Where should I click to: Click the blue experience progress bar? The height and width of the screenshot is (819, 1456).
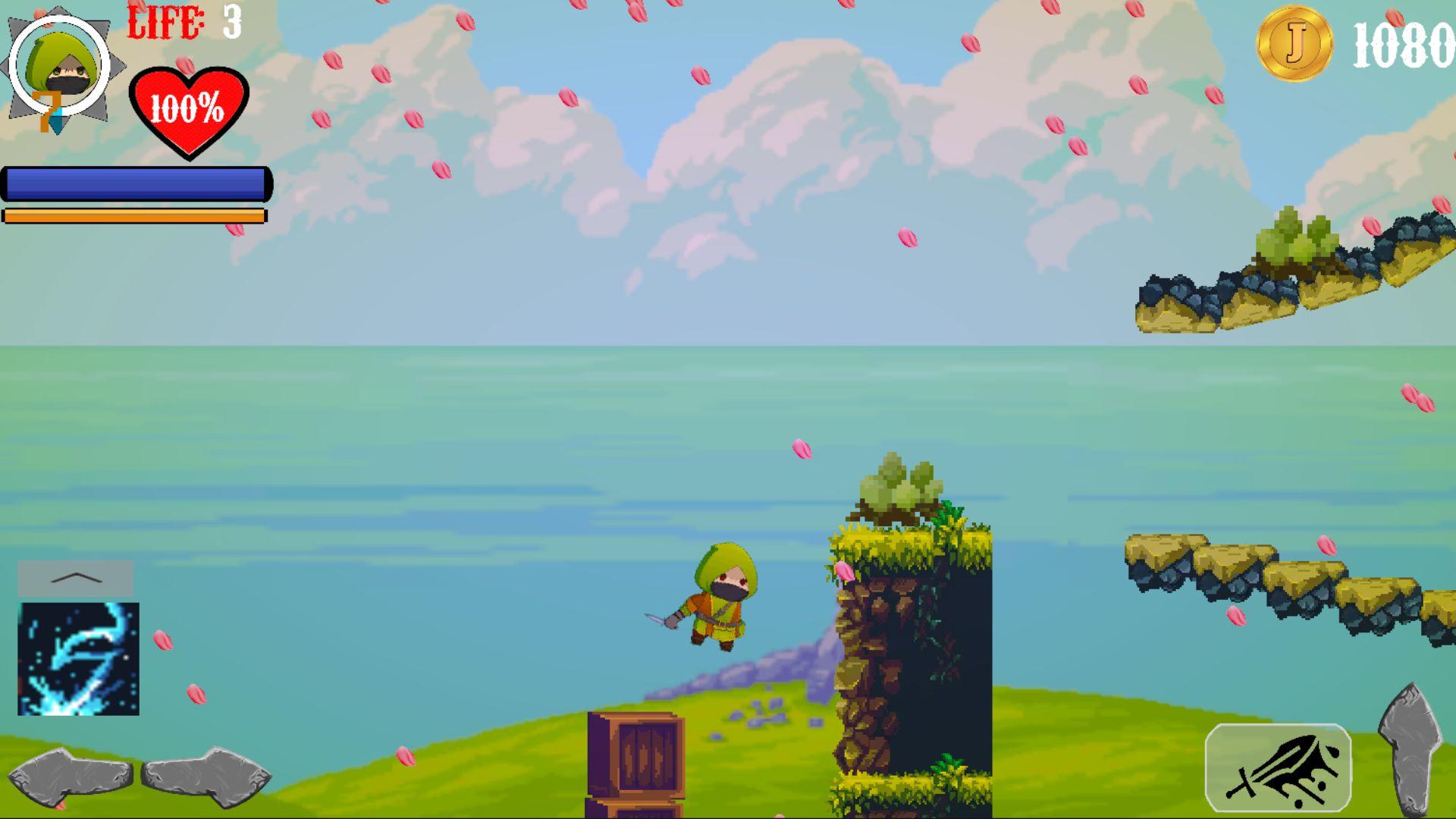tap(136, 184)
